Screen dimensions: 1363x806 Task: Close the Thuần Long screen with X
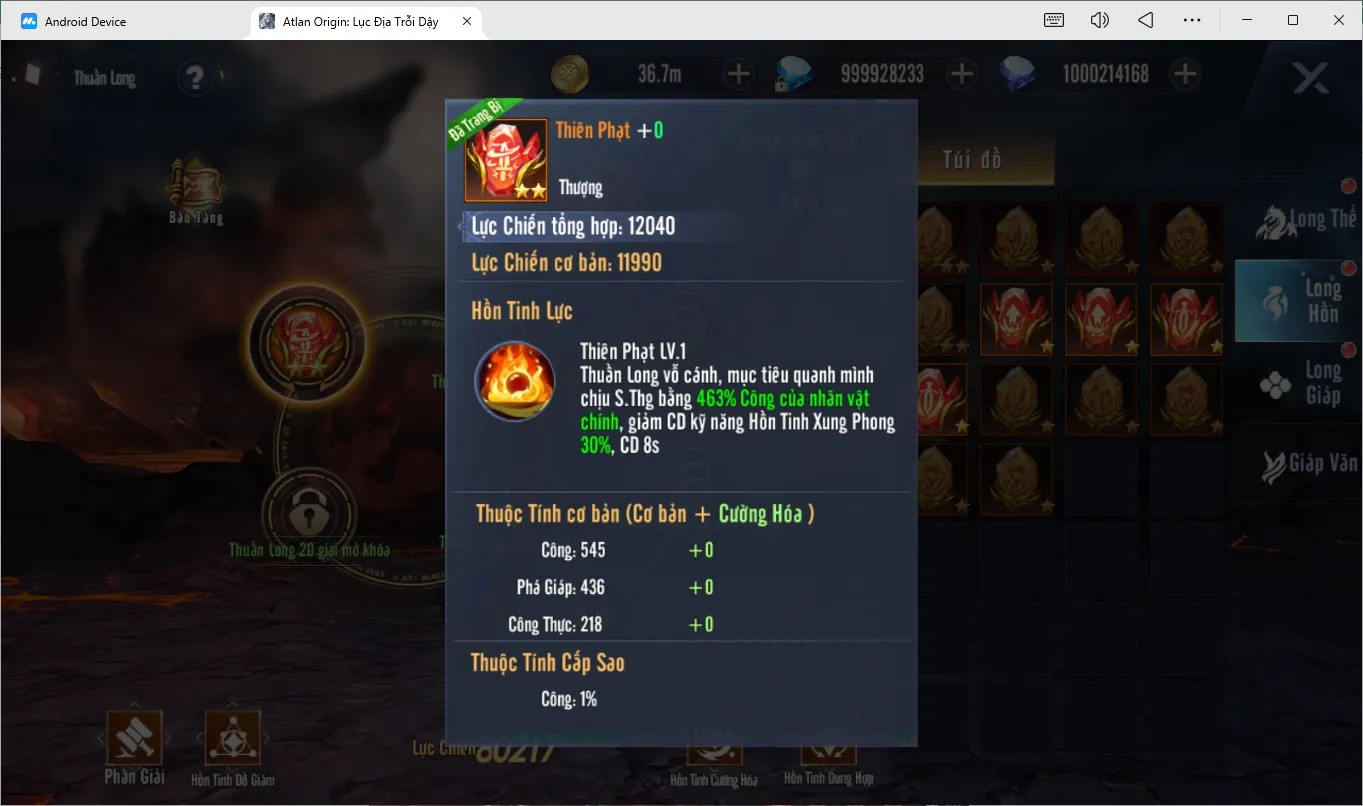tap(1310, 77)
